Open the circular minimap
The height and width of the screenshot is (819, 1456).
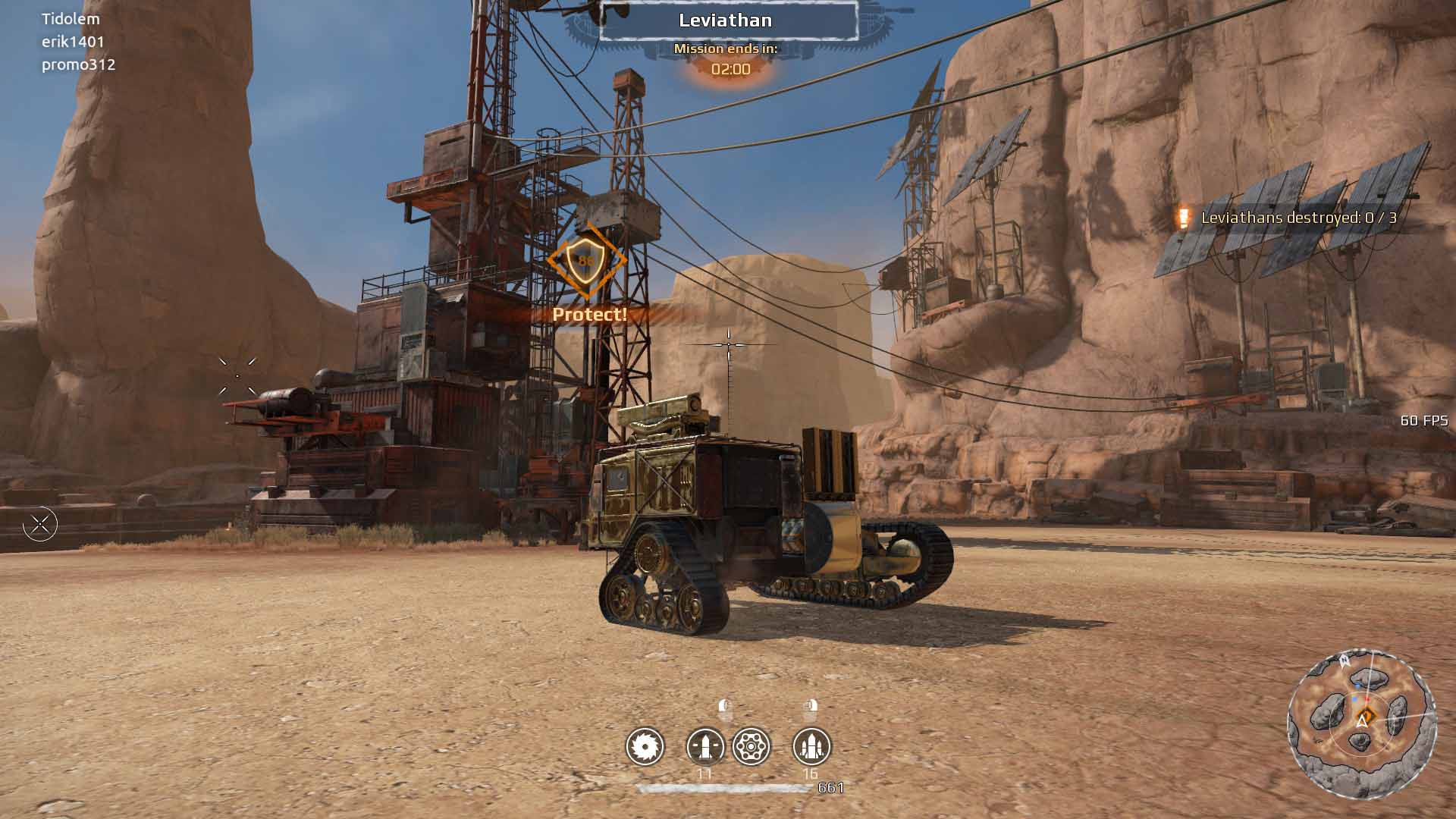(1361, 723)
